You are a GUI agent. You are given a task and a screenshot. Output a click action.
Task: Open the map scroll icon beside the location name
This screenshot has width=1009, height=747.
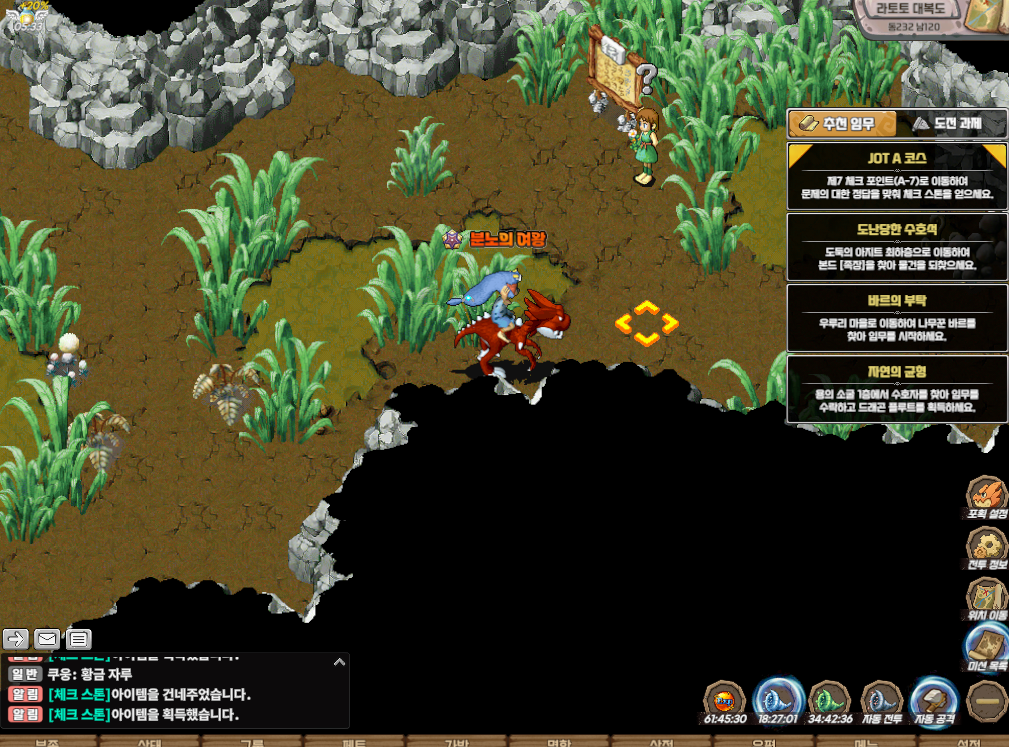(x=988, y=17)
